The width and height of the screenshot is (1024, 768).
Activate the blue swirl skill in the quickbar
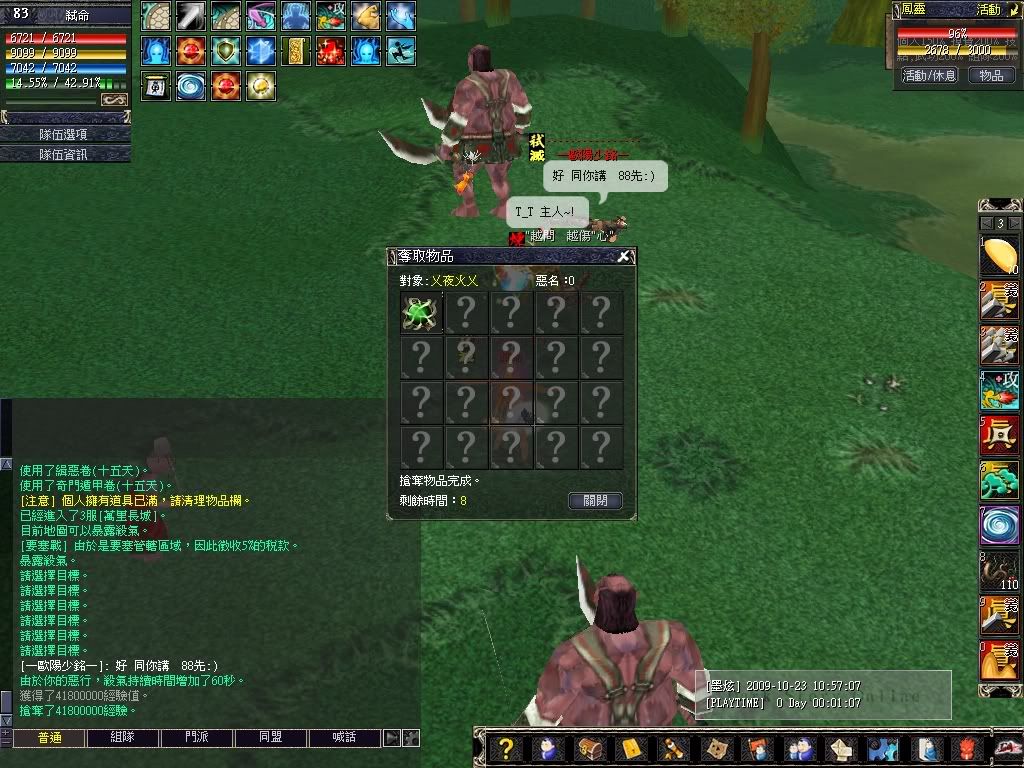(x=997, y=526)
